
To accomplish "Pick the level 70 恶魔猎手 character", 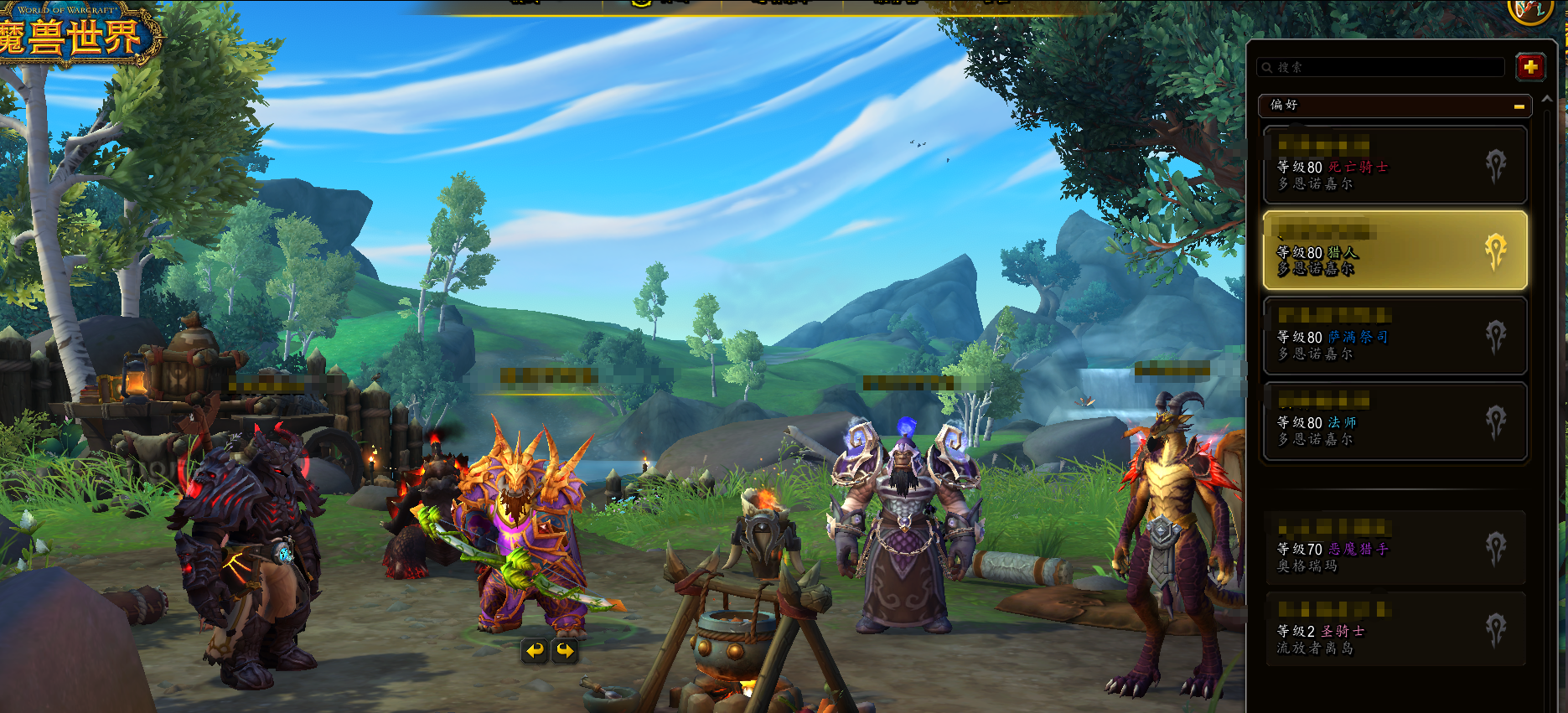I will click(1395, 548).
